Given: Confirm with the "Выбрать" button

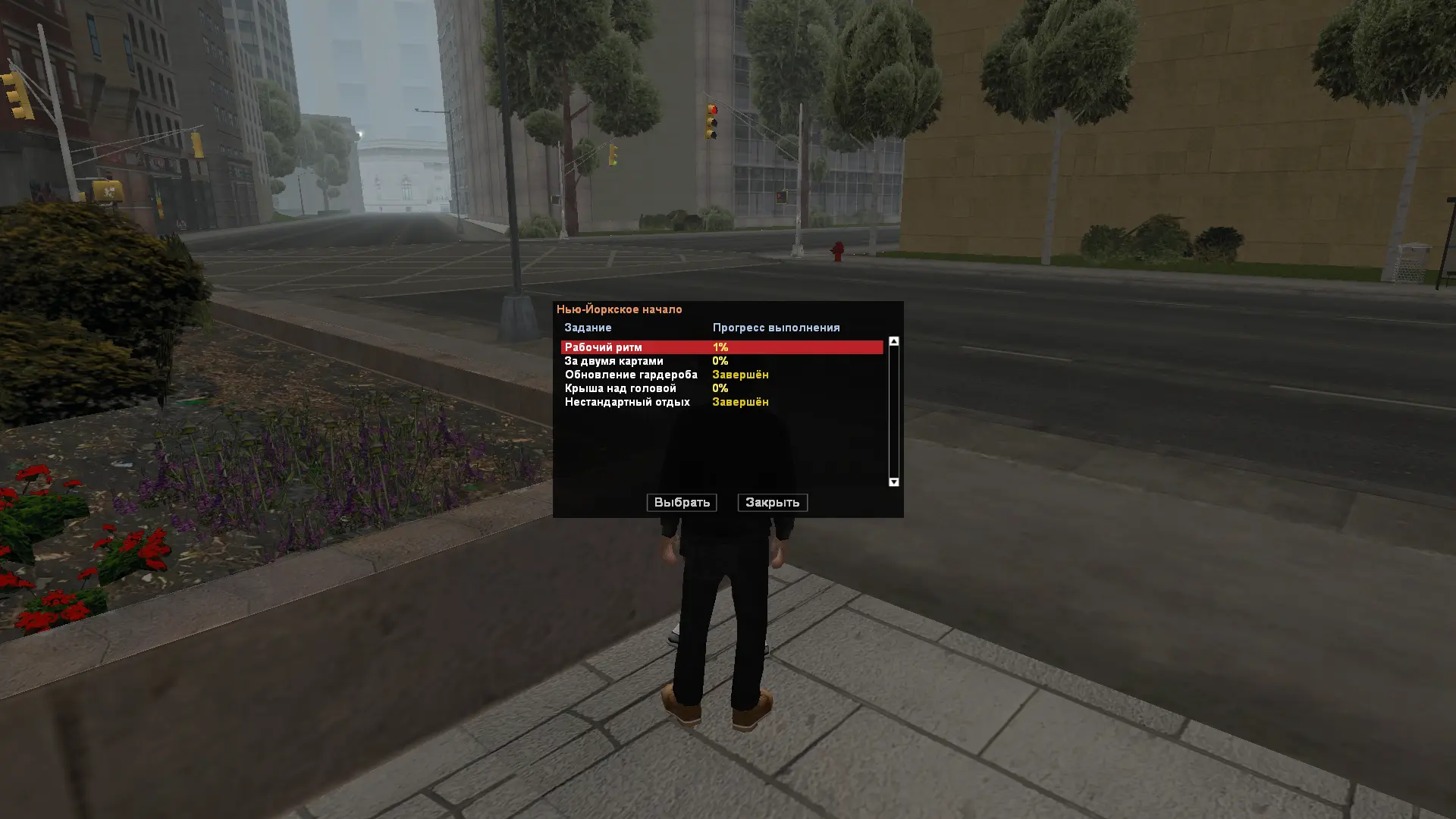Looking at the screenshot, I should pyautogui.click(x=681, y=503).
